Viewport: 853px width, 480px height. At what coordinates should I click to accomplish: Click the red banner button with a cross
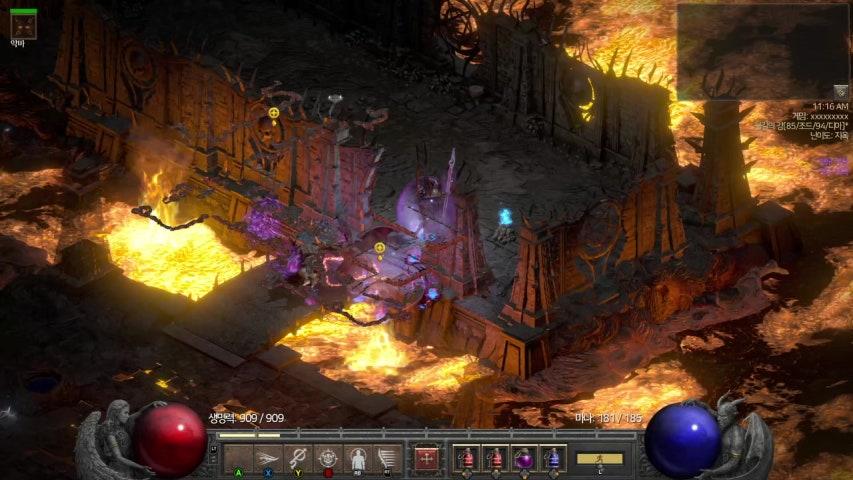427,458
